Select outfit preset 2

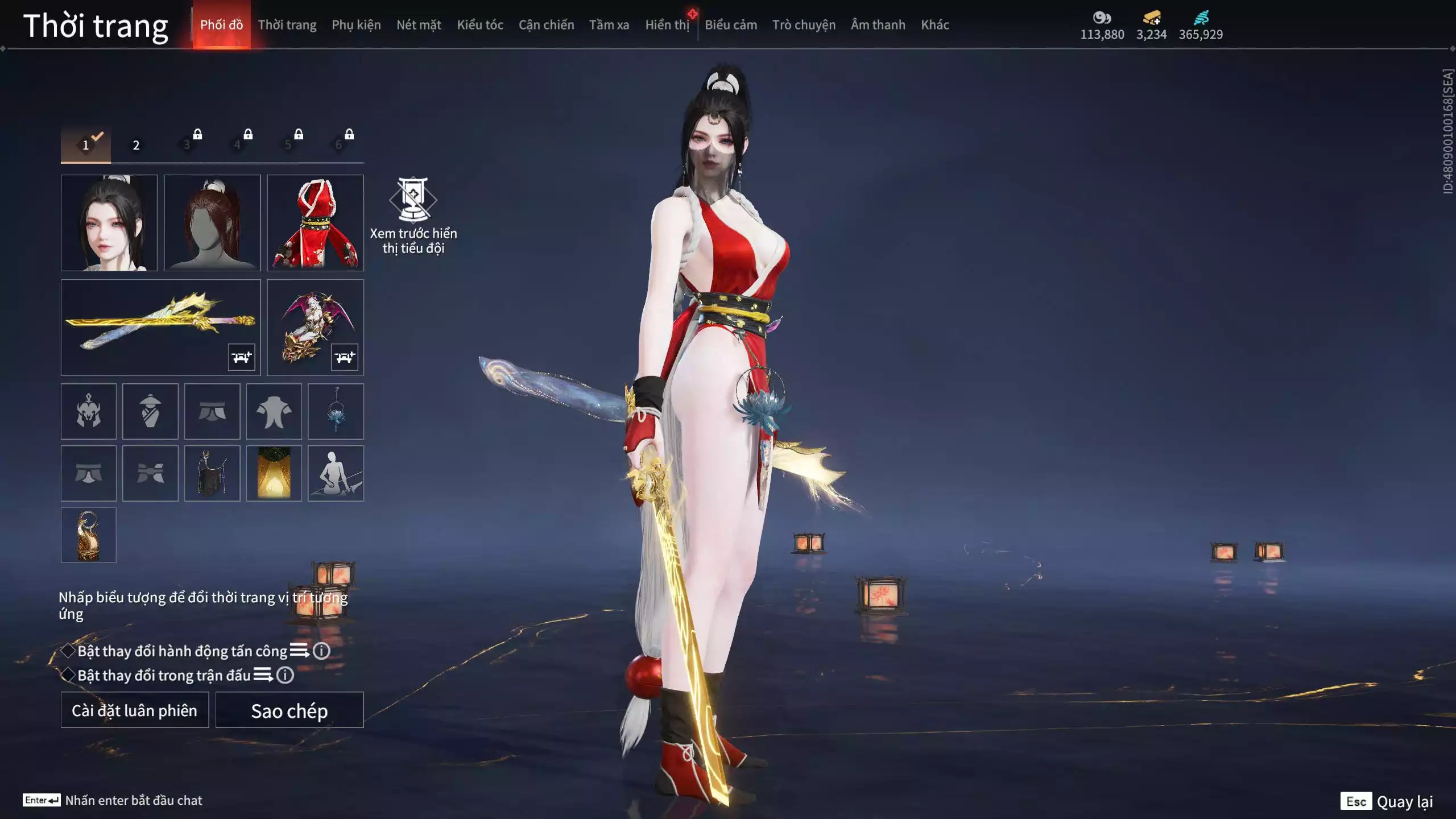coord(136,145)
